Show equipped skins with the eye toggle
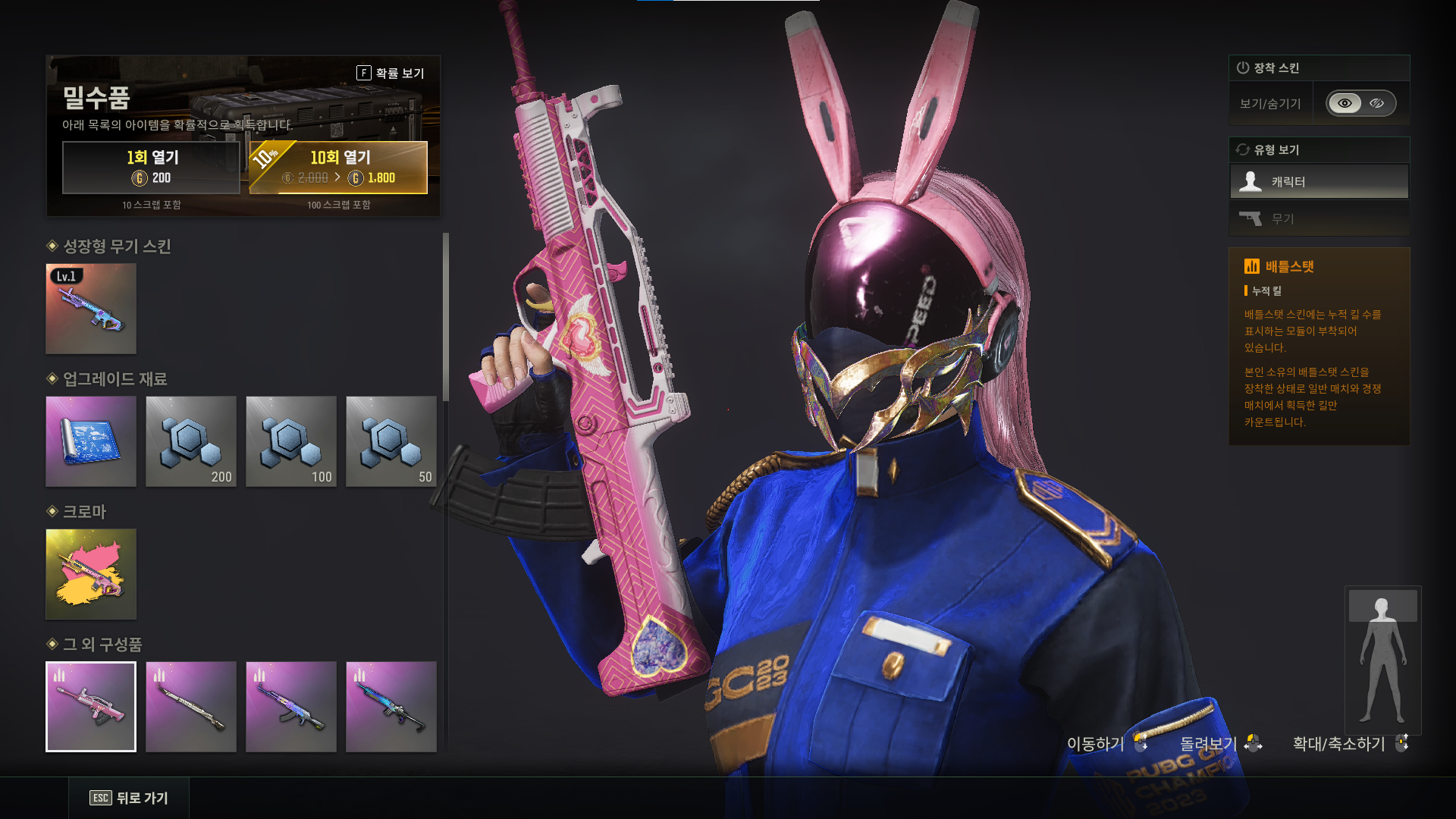The image size is (1456, 819). tap(1345, 103)
